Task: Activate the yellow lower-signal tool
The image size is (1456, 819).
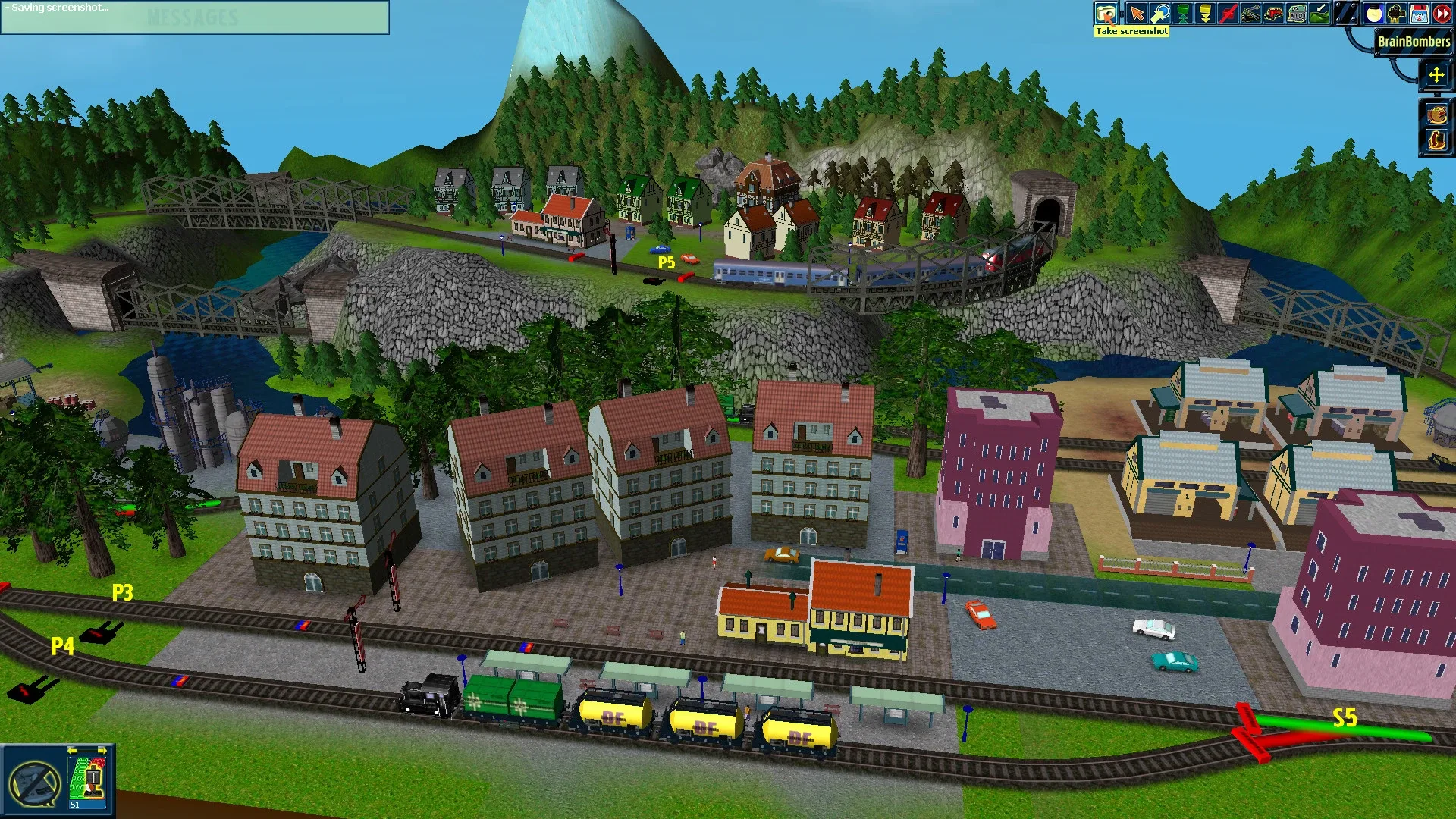Action: (x=1206, y=13)
